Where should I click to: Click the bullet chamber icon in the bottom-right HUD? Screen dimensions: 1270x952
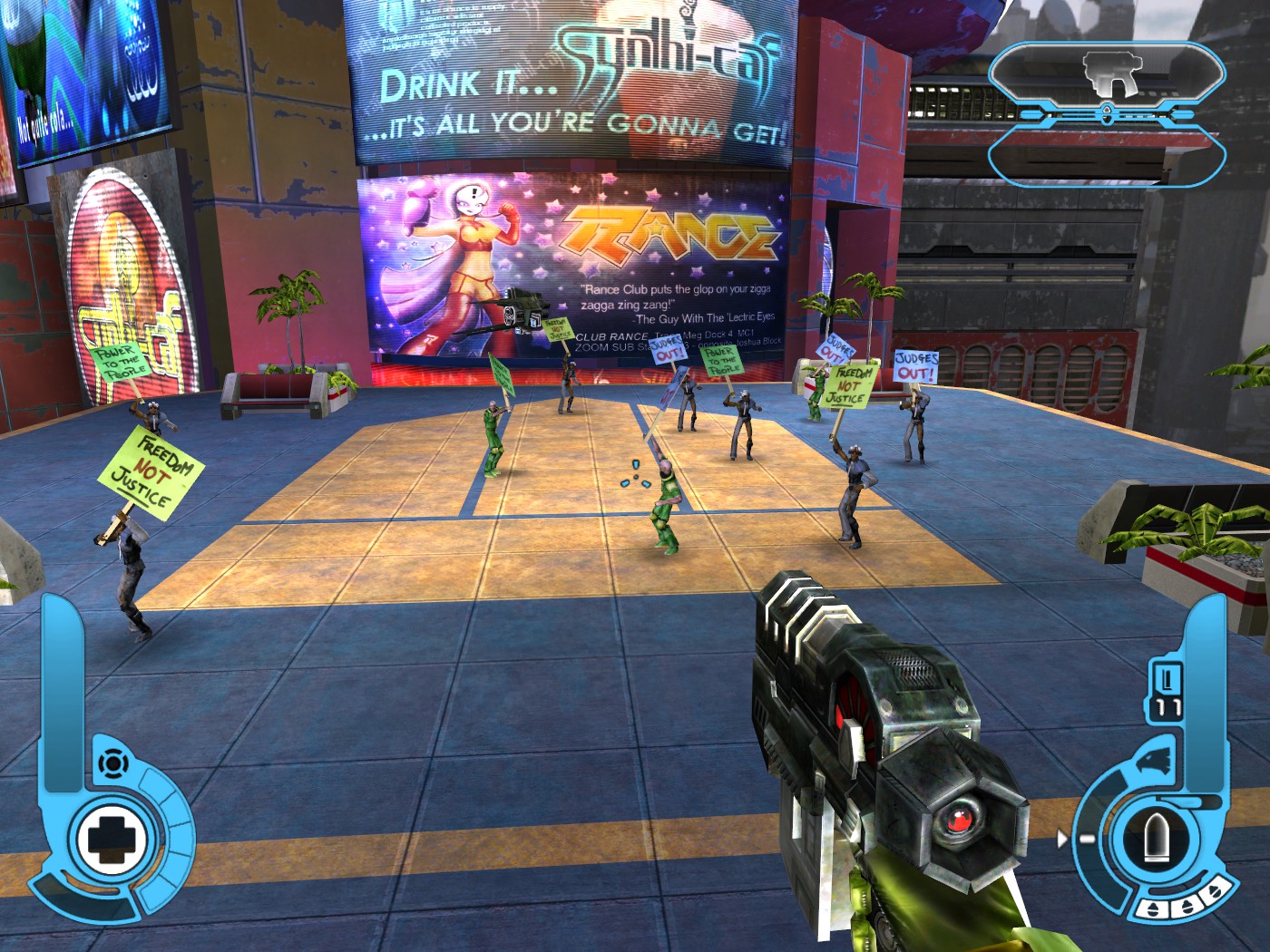point(1157,838)
